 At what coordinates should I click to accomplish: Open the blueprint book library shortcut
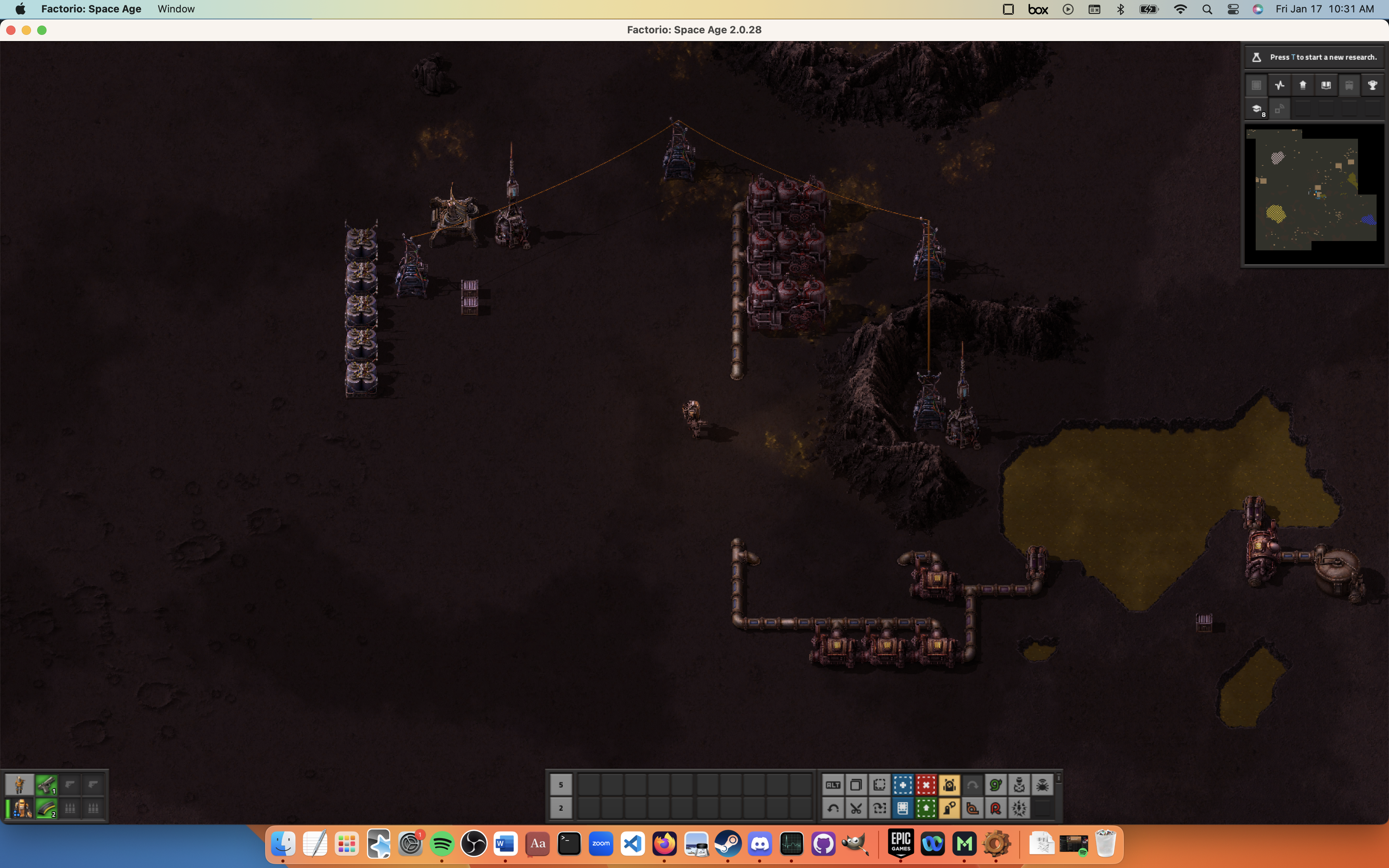(903, 808)
